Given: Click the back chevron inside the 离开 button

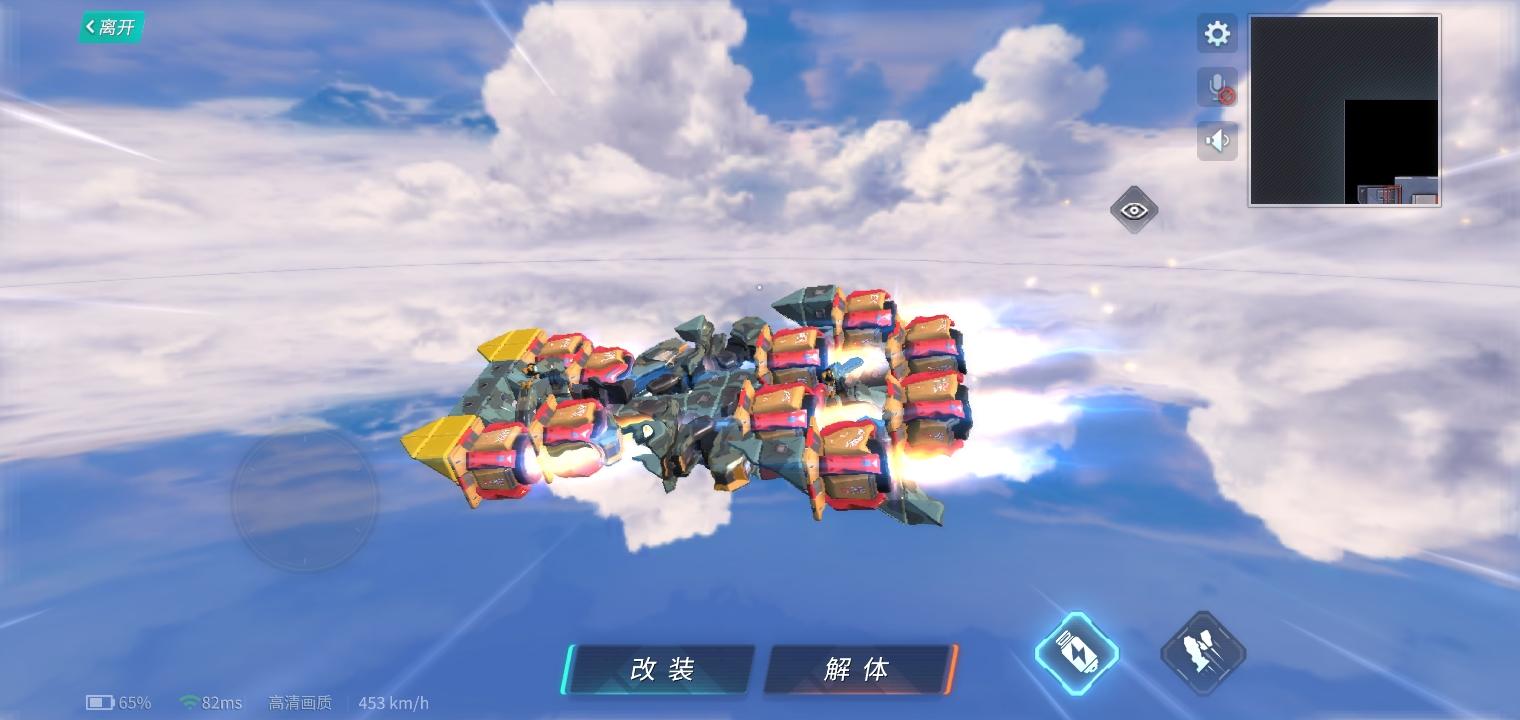Looking at the screenshot, I should [90, 27].
